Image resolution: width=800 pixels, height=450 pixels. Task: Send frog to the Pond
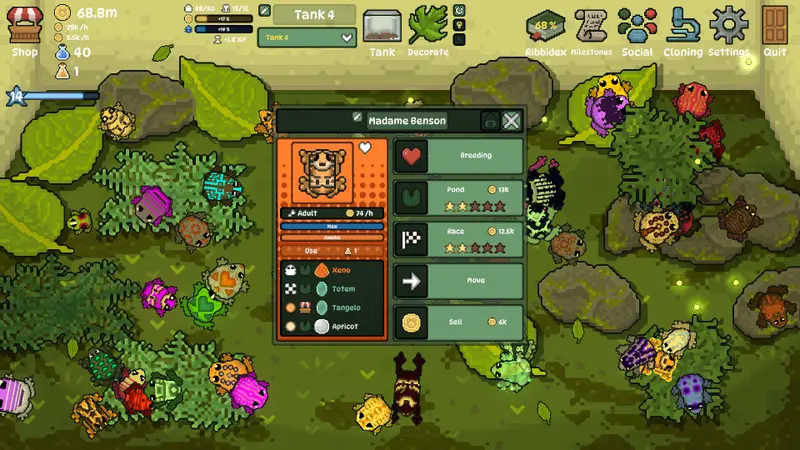pos(459,197)
